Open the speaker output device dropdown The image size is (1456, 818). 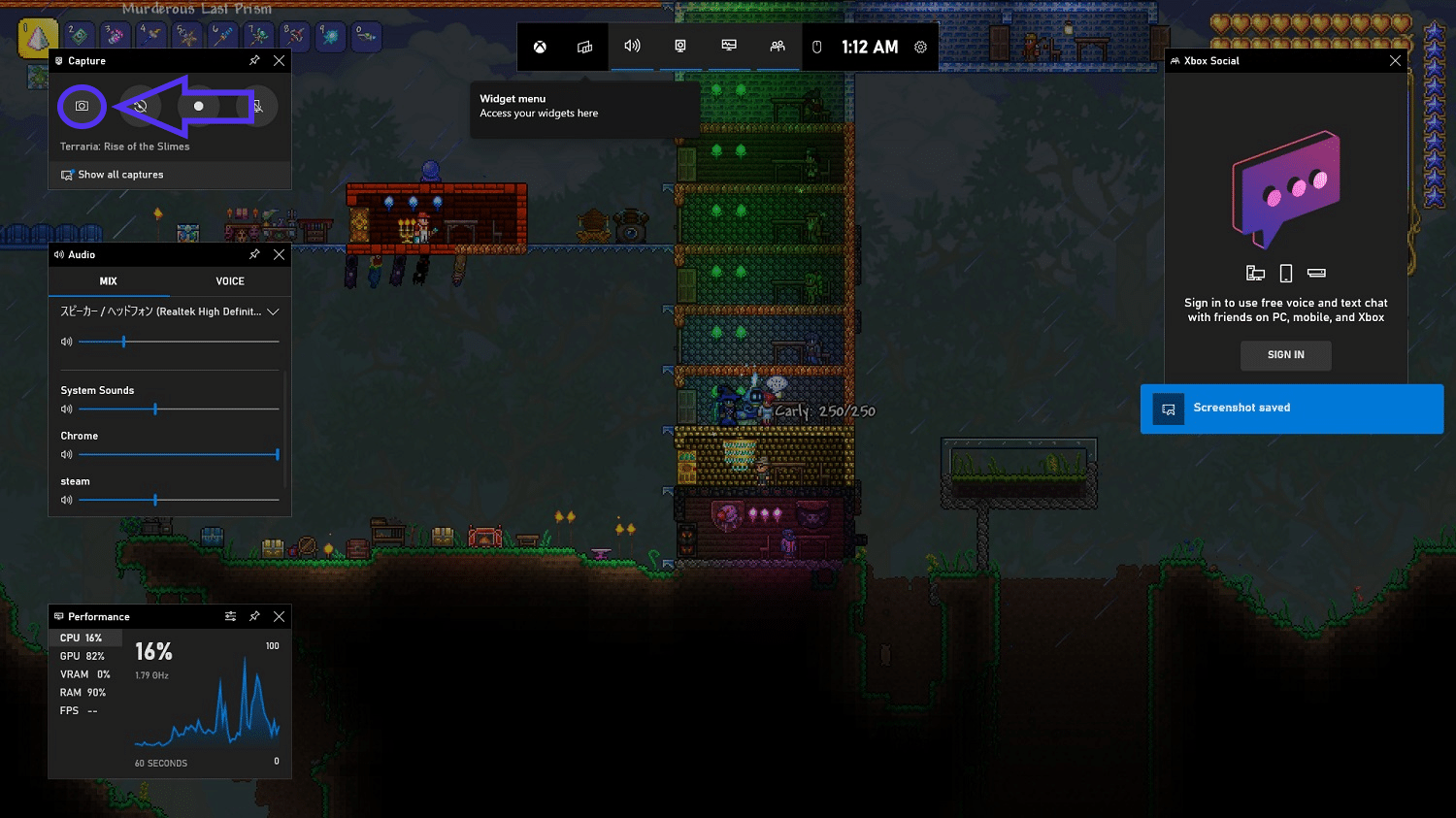coord(273,311)
